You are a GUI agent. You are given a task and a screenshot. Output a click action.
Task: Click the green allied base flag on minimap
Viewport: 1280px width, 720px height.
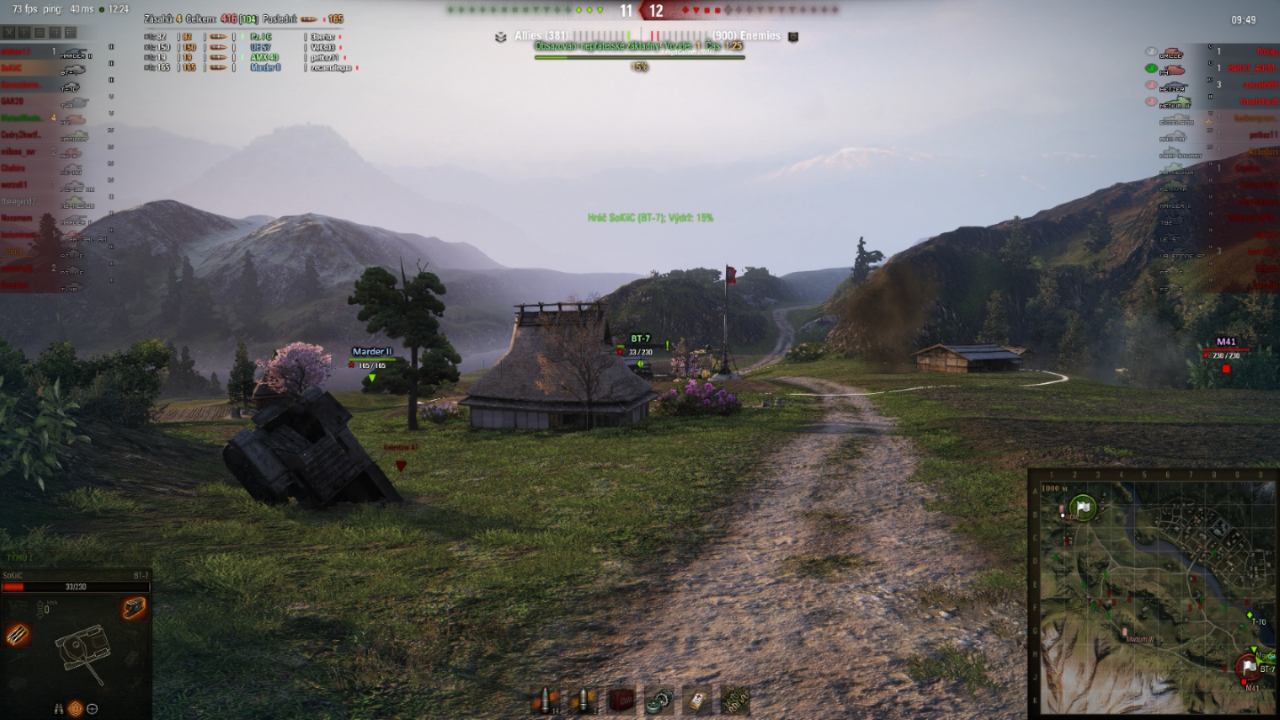coord(1083,507)
